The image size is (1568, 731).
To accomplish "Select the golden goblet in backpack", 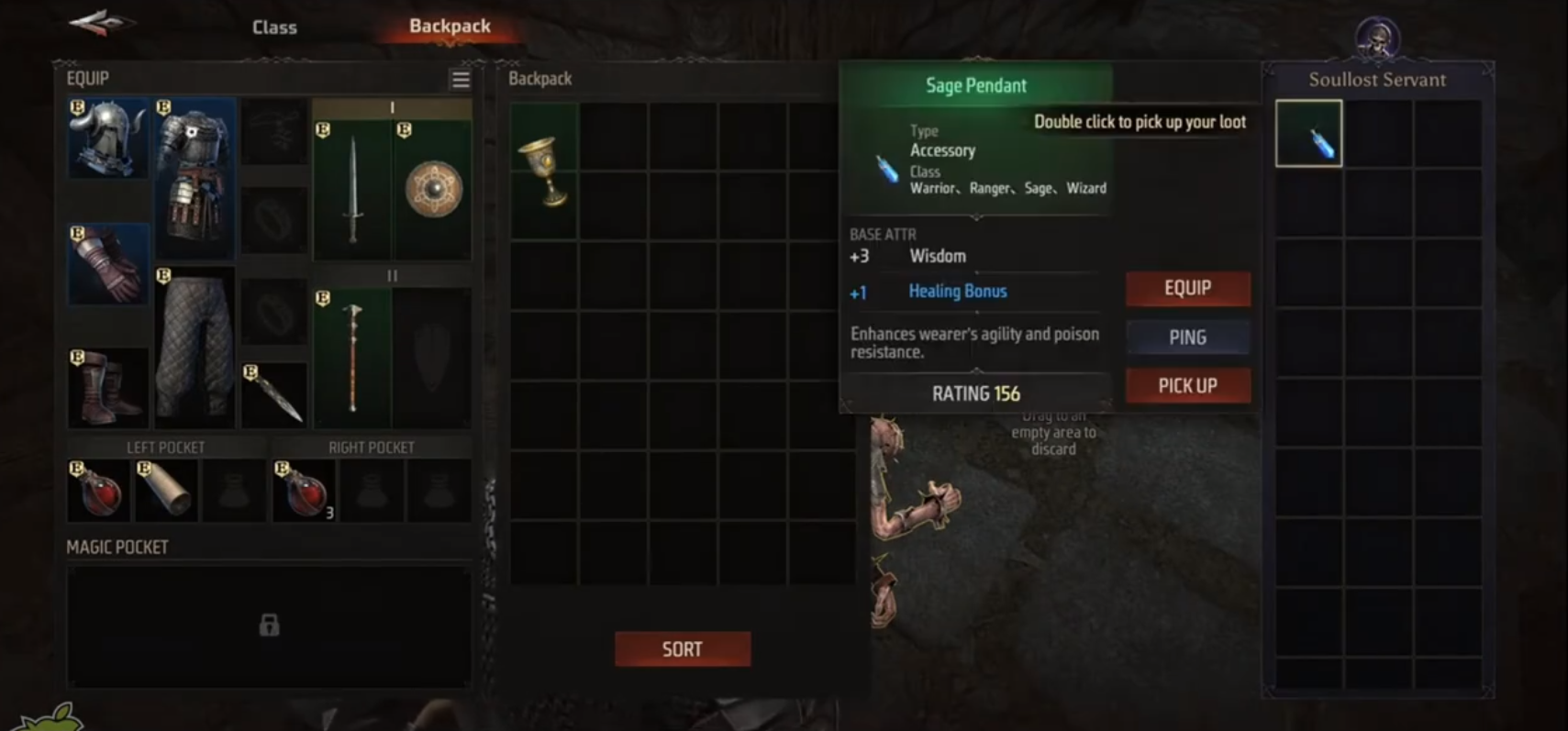I will 545,171.
